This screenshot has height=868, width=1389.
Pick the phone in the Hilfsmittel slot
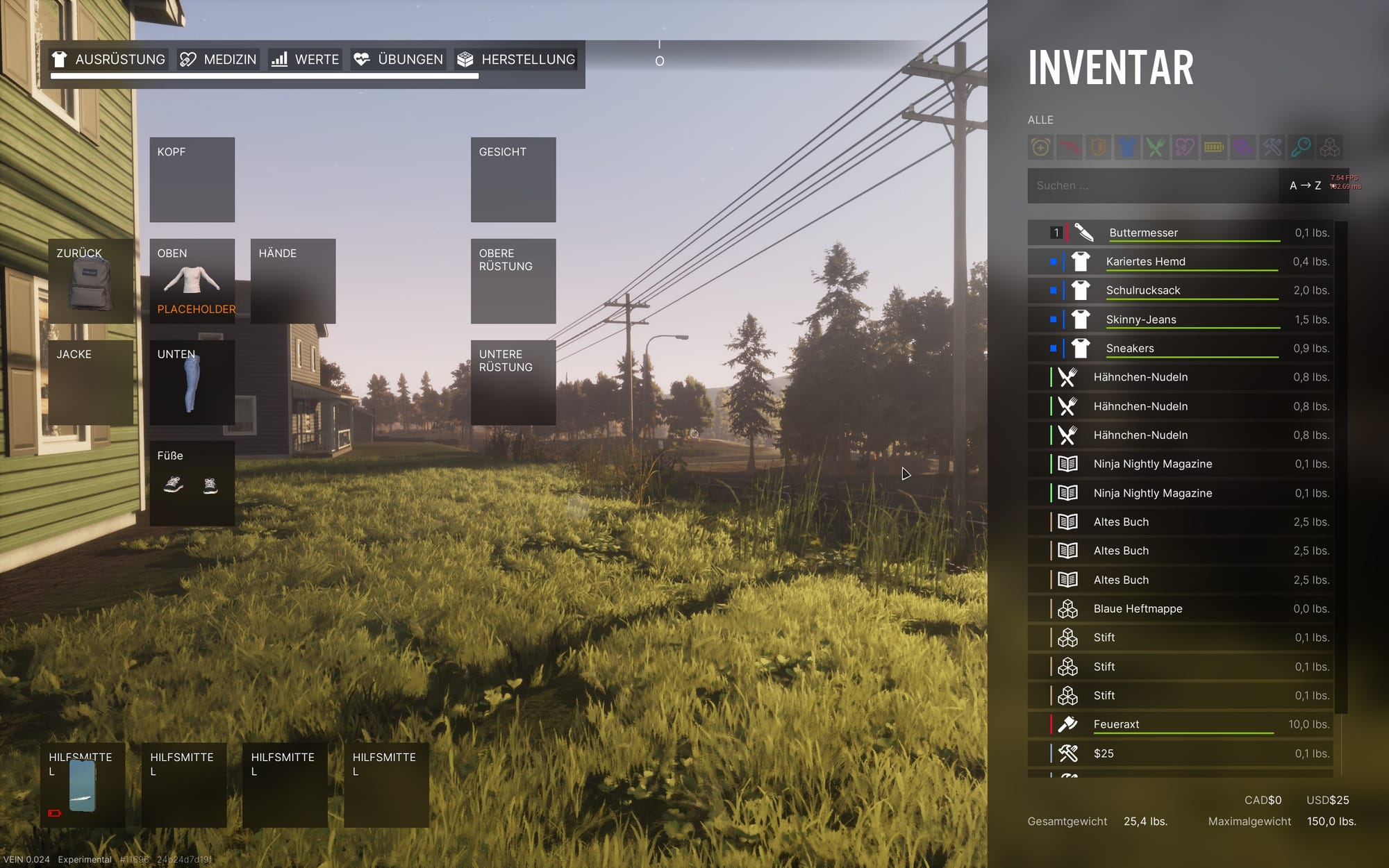coord(82,785)
